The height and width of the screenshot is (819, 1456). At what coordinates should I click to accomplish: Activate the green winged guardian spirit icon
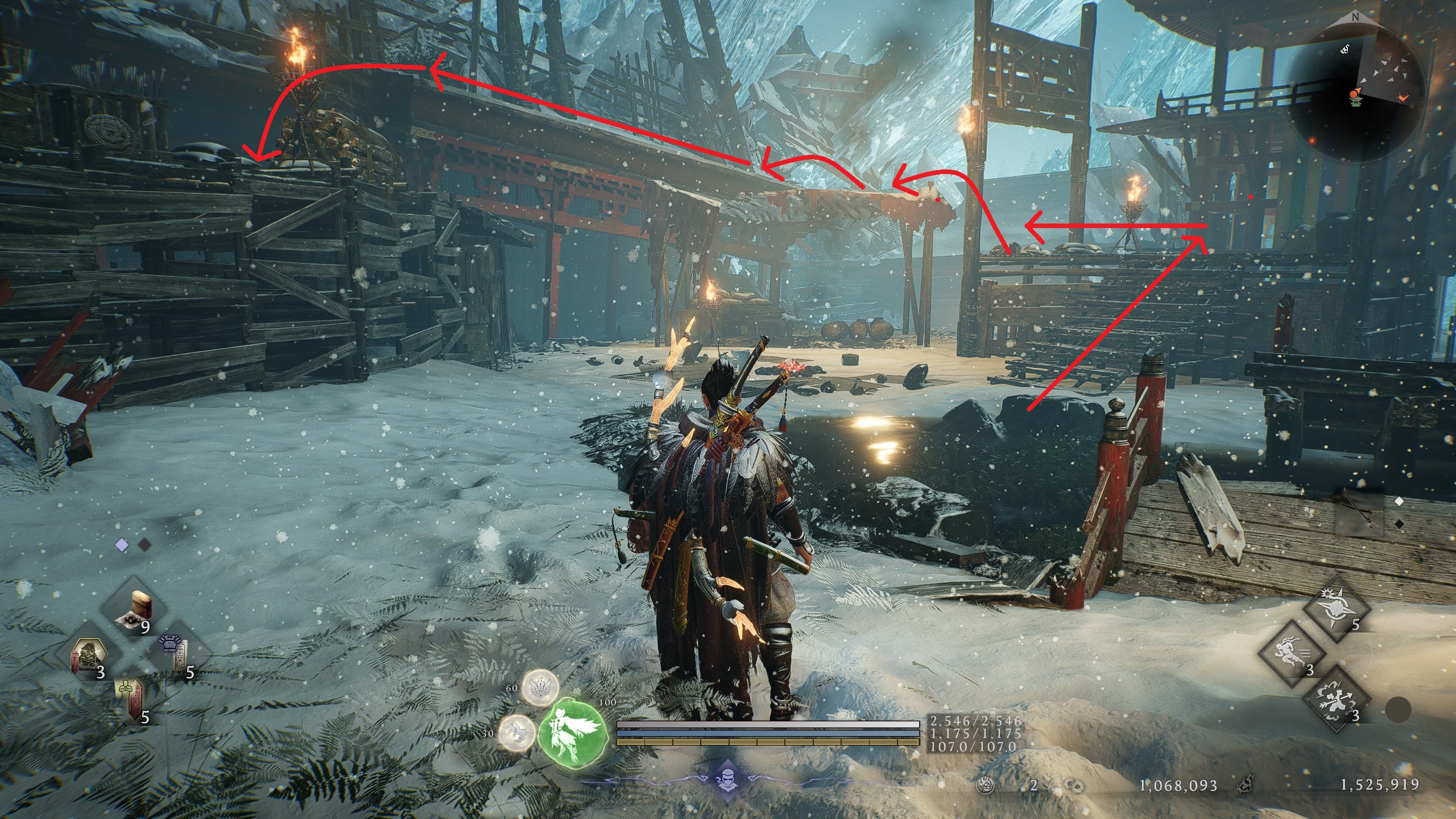point(572,730)
